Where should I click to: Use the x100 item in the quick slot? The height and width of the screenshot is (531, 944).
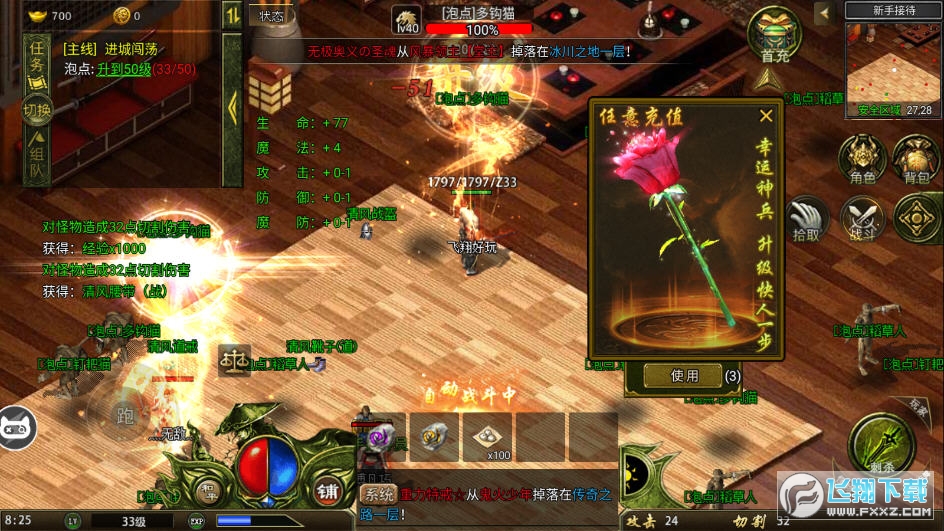pyautogui.click(x=487, y=436)
